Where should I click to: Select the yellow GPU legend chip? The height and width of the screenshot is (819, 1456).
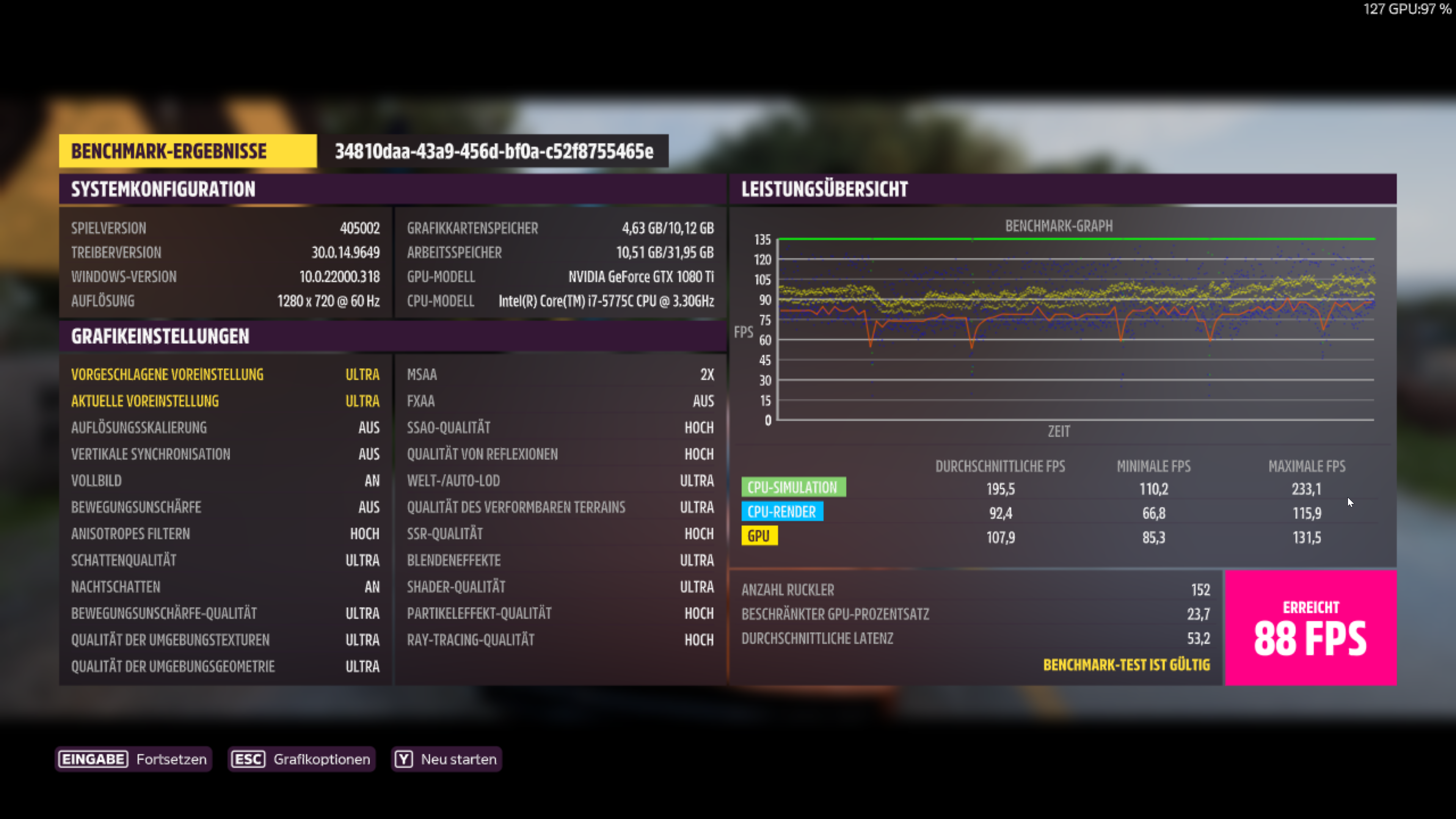click(759, 536)
